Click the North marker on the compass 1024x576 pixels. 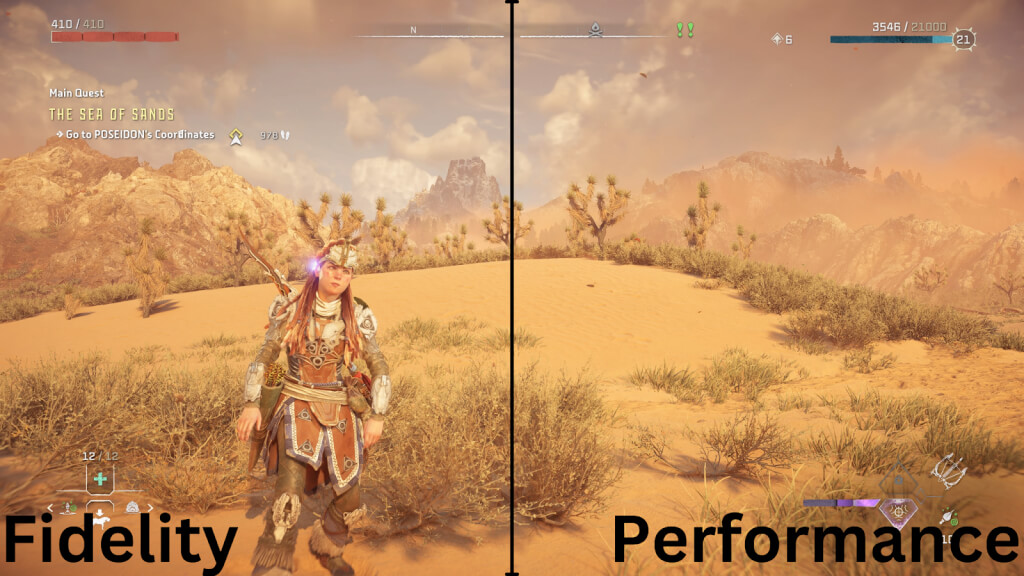(x=413, y=30)
